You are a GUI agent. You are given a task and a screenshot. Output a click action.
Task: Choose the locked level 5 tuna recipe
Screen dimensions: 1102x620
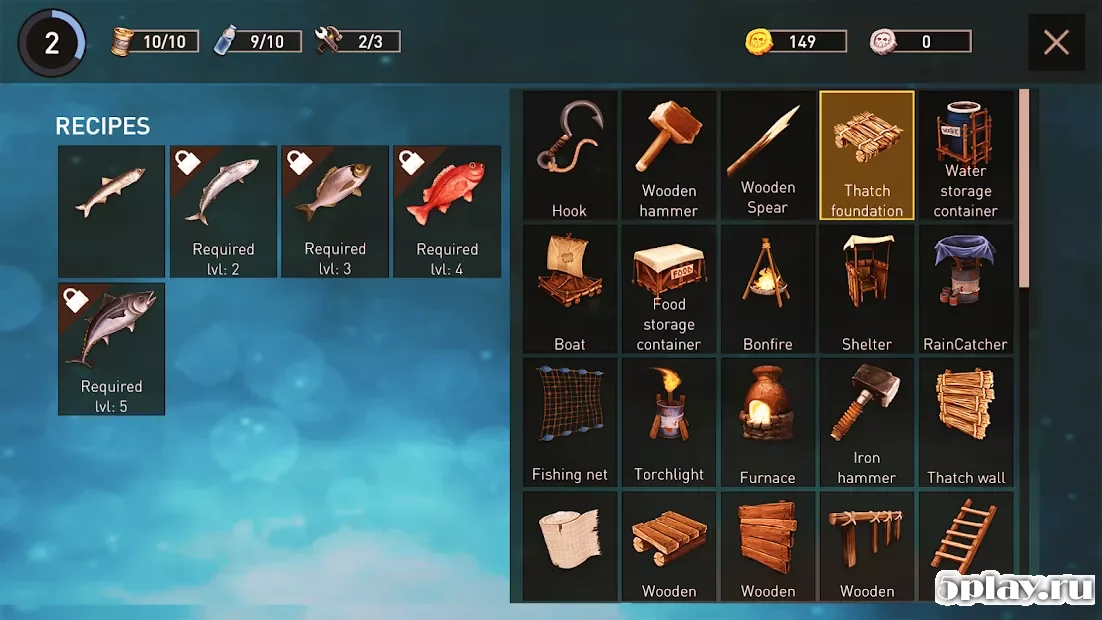point(111,348)
